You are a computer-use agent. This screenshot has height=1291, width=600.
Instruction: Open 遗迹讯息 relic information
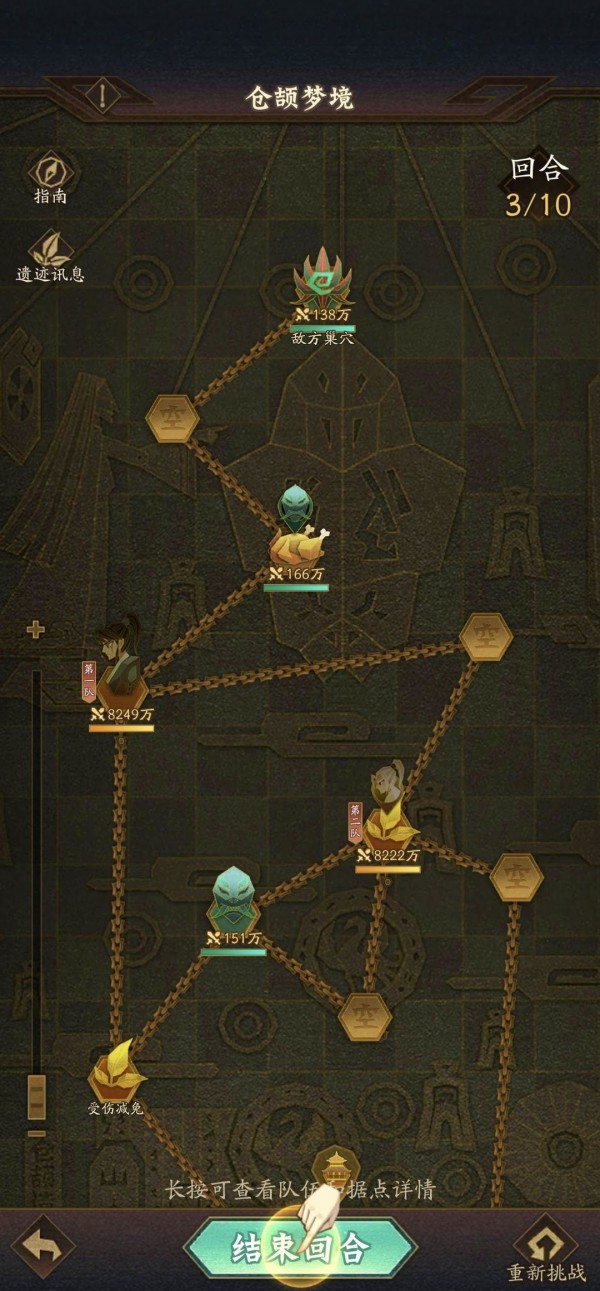click(x=50, y=250)
